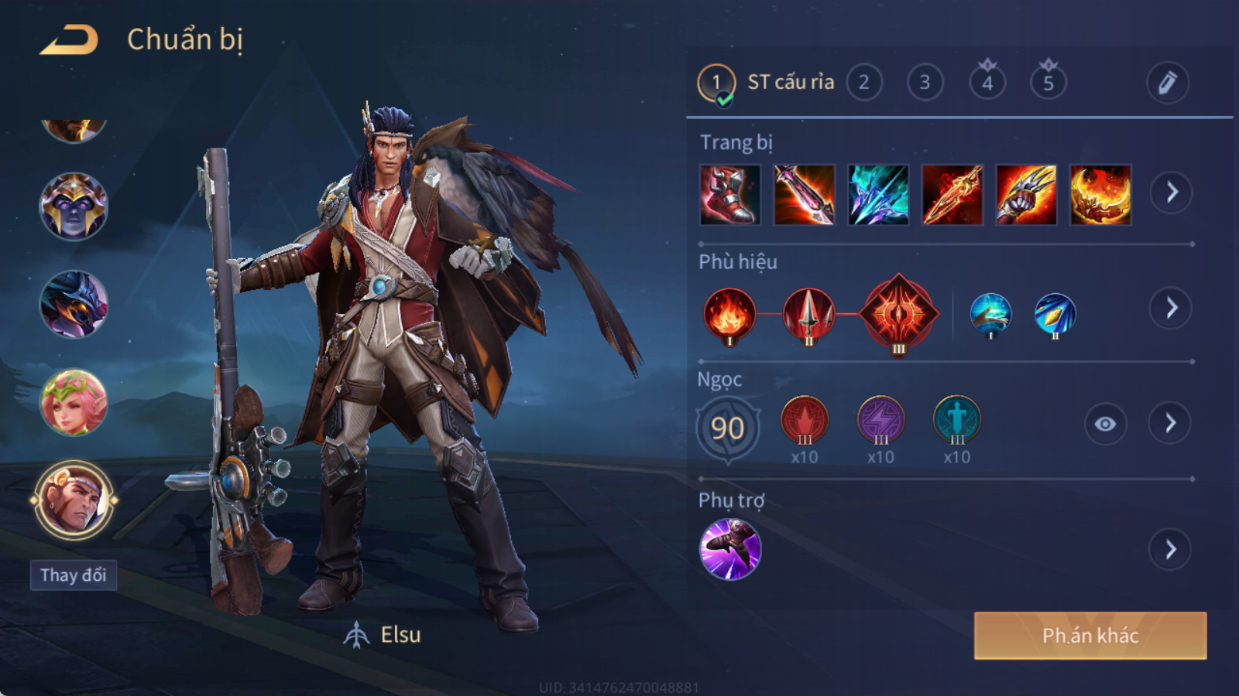Screen dimensions: 1239x696
Task: Expand the Trang bị equipment section
Action: tap(1170, 192)
